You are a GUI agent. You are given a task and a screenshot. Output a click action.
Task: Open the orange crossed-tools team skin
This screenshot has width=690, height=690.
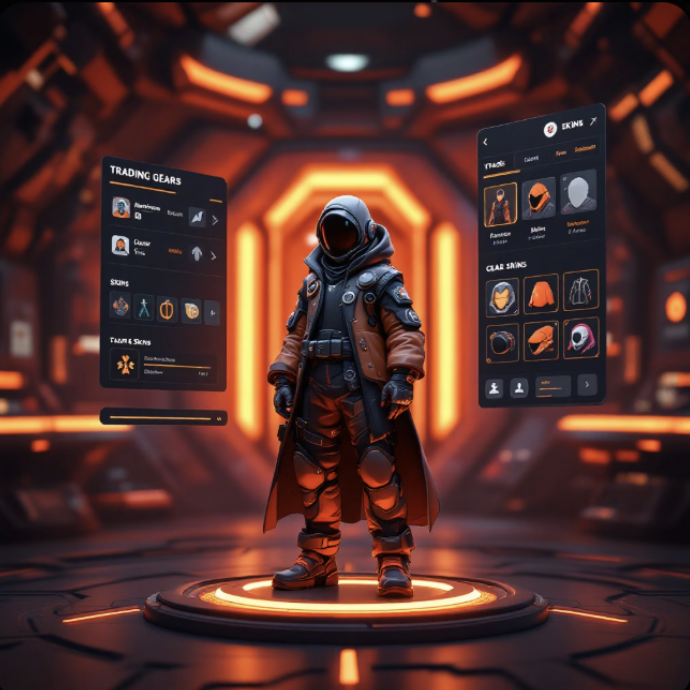[125, 365]
